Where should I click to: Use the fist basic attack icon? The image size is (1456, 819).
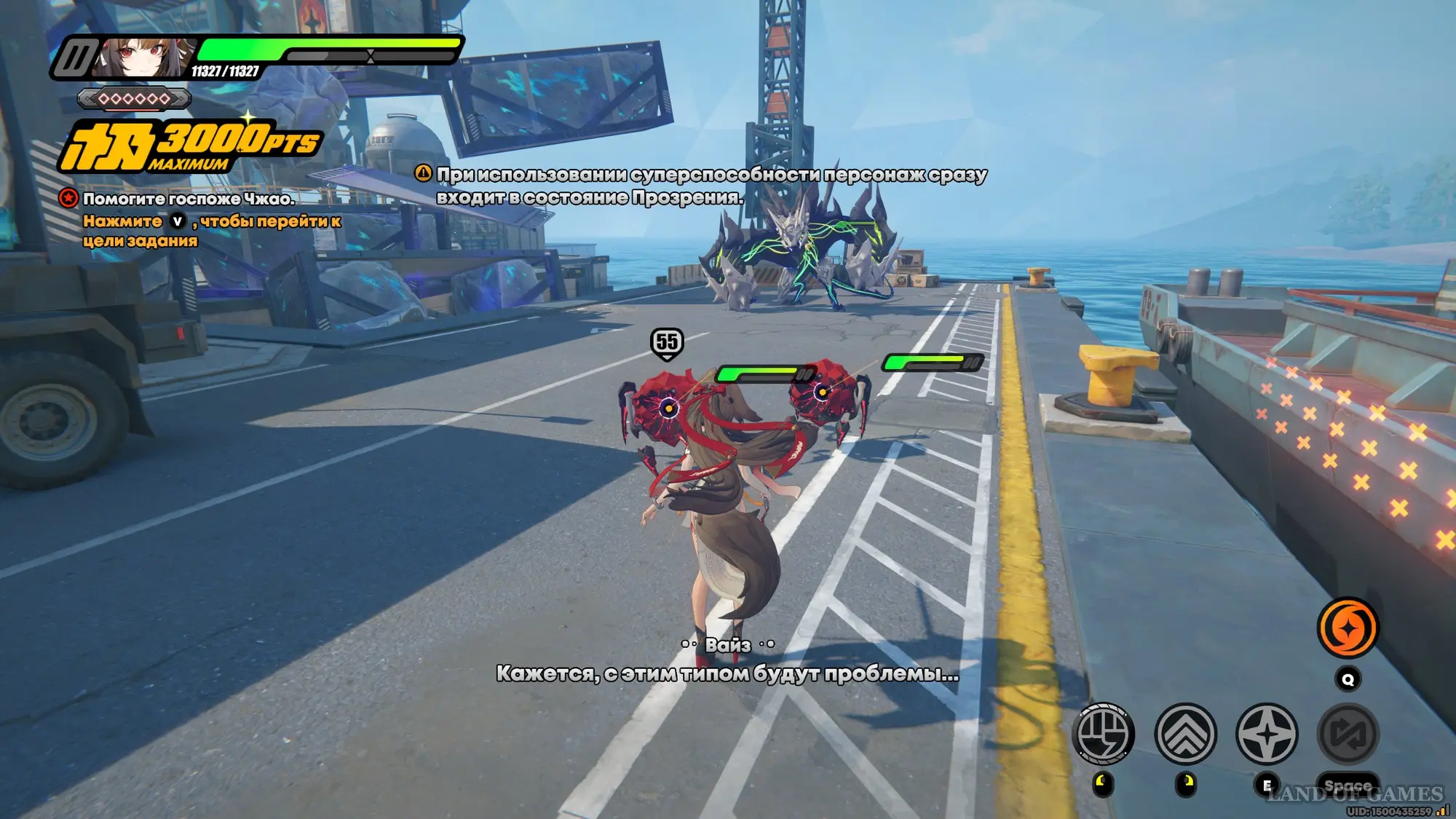1103,734
